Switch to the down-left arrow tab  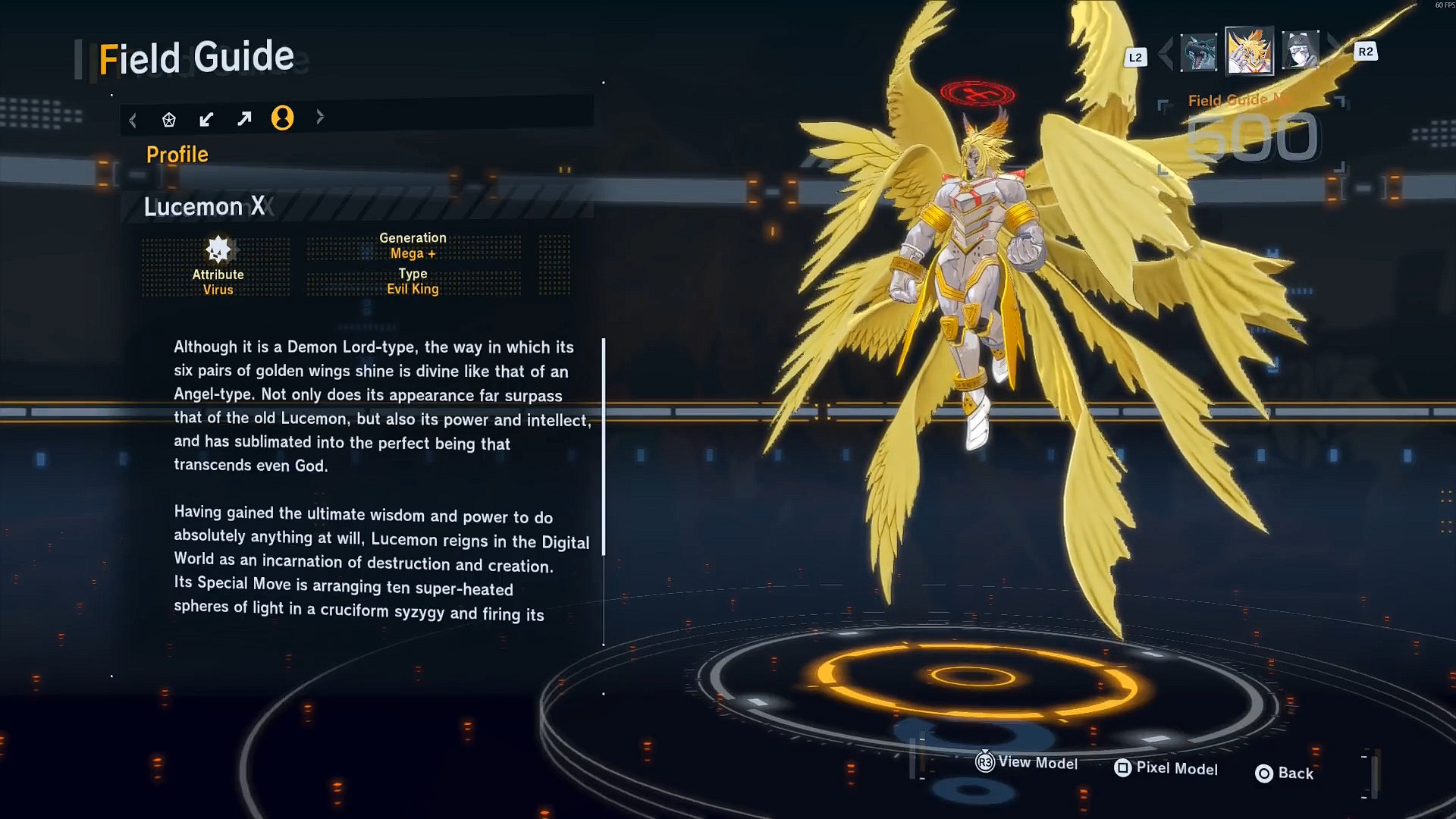(x=206, y=119)
